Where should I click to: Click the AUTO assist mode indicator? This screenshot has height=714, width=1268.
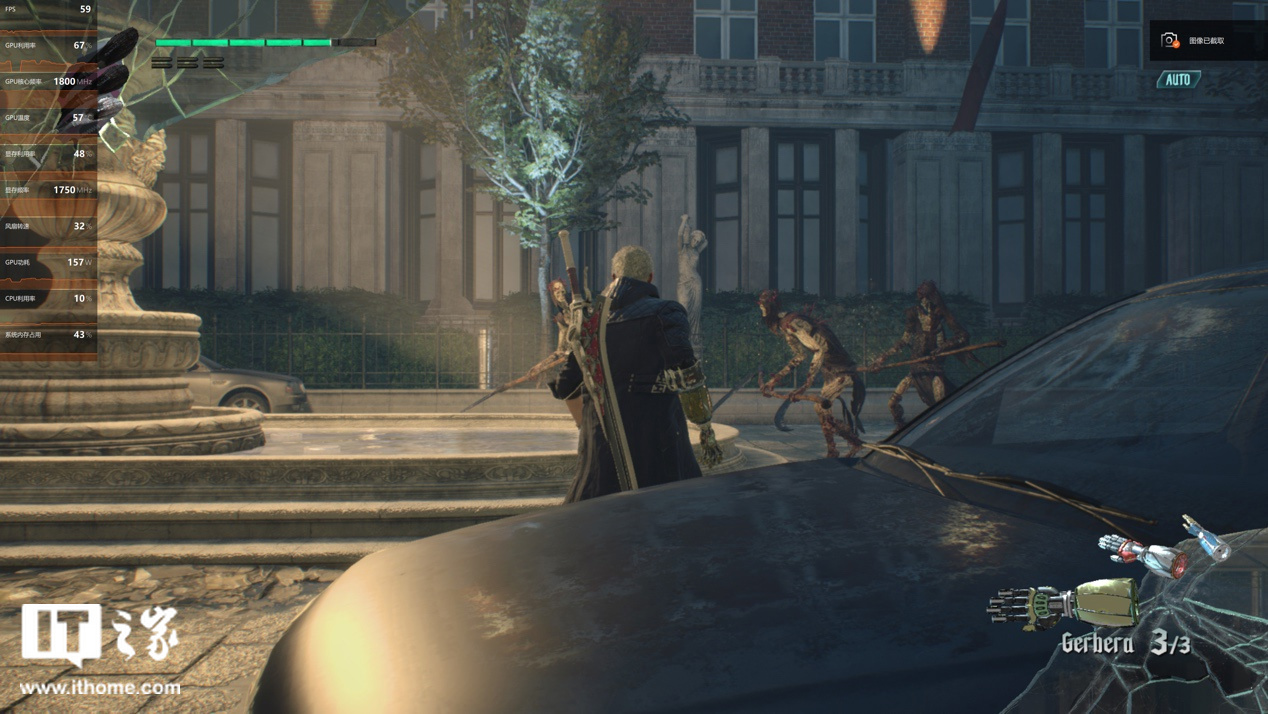[x=1178, y=80]
